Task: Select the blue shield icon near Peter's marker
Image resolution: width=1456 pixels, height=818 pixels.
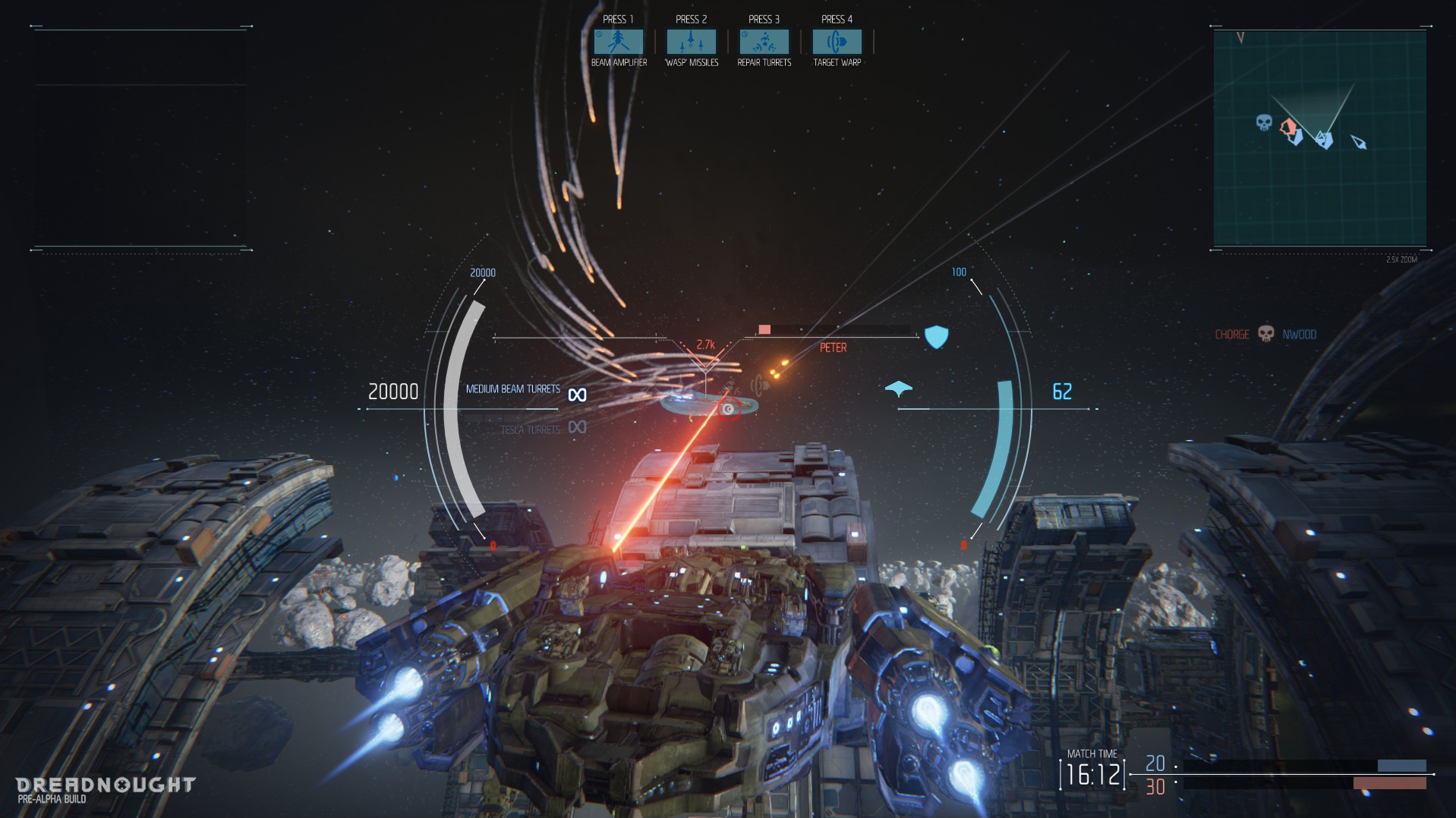Action: click(937, 336)
